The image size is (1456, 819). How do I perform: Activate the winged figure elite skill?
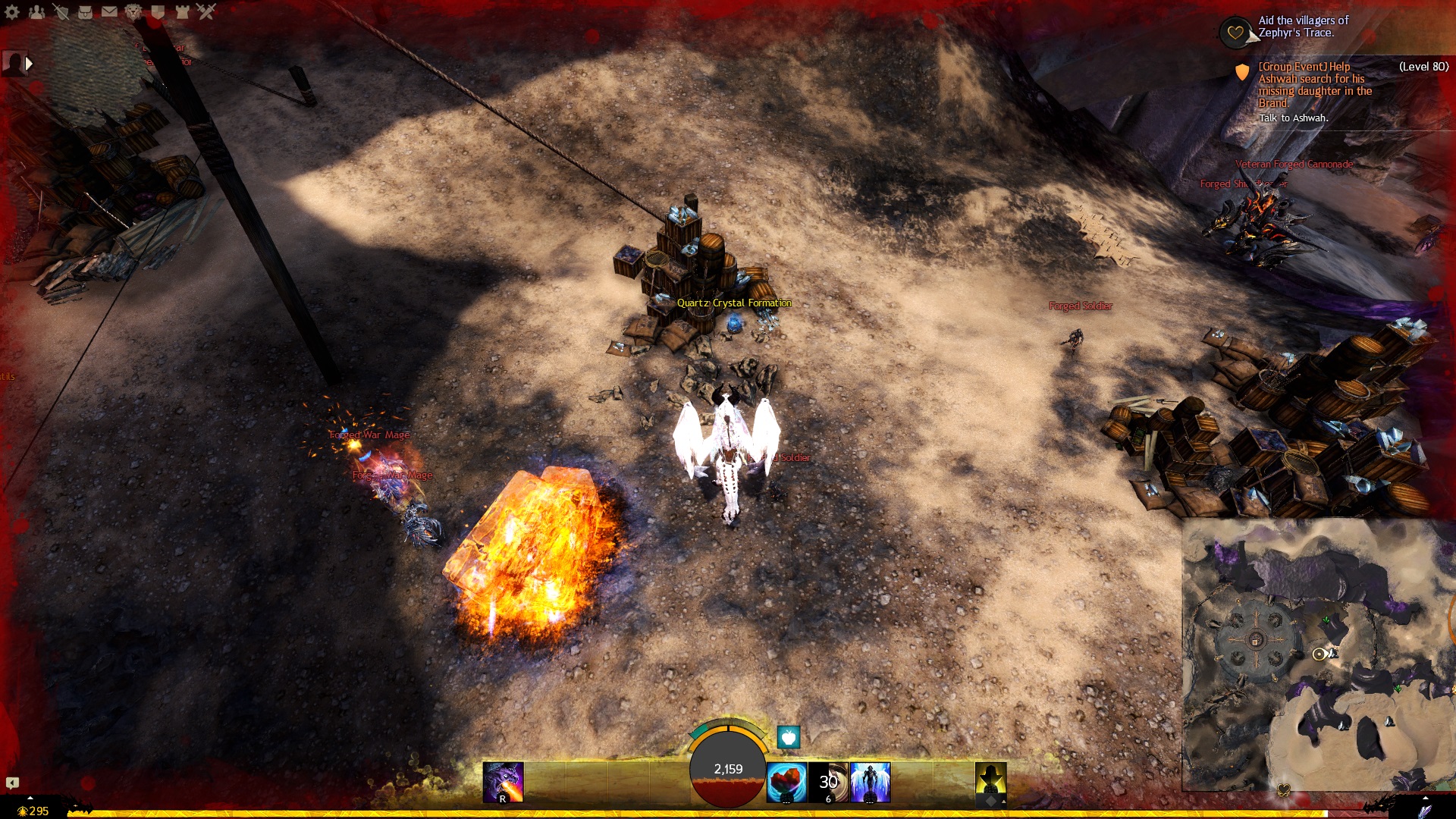870,783
